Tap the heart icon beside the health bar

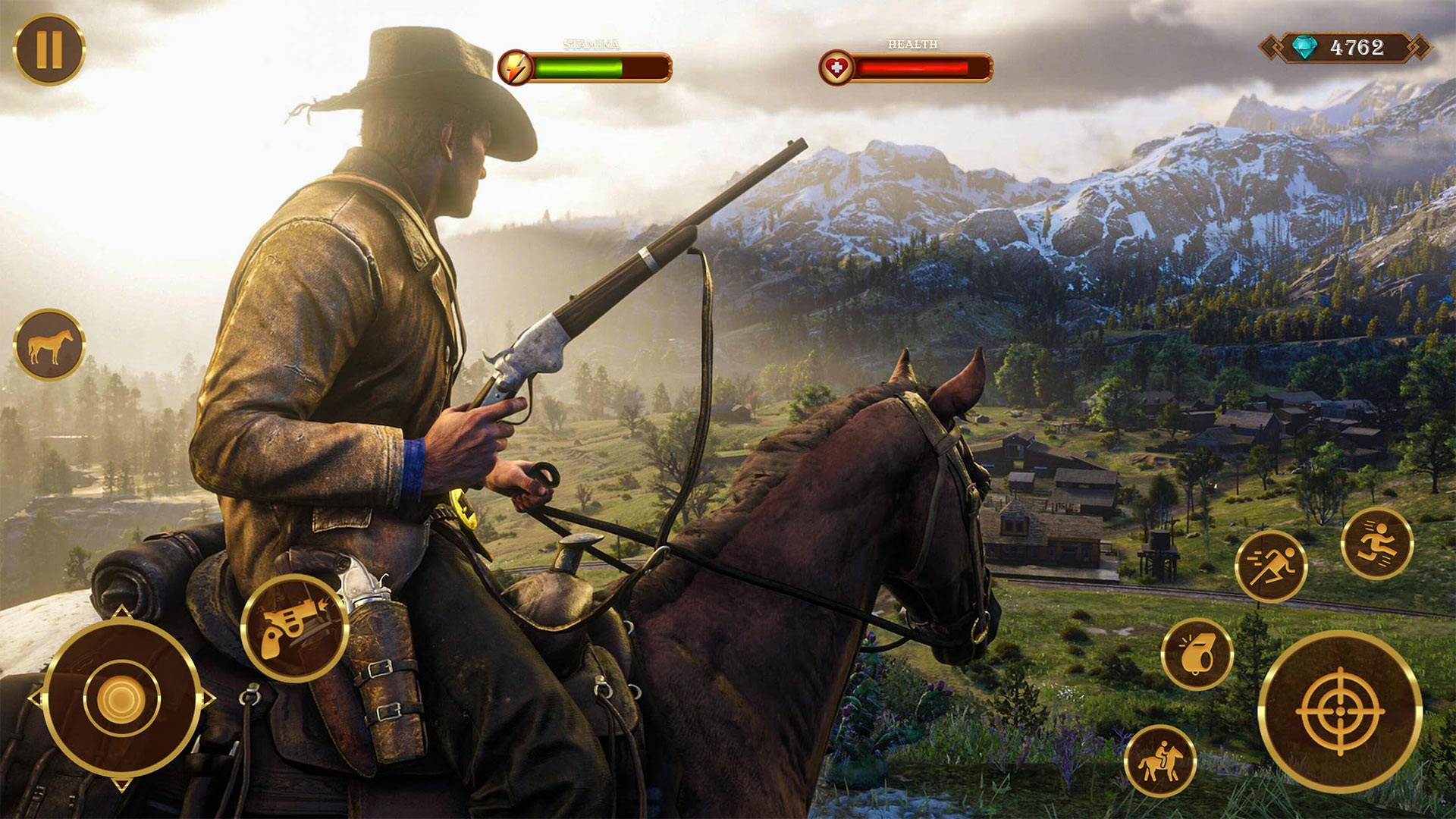click(838, 66)
